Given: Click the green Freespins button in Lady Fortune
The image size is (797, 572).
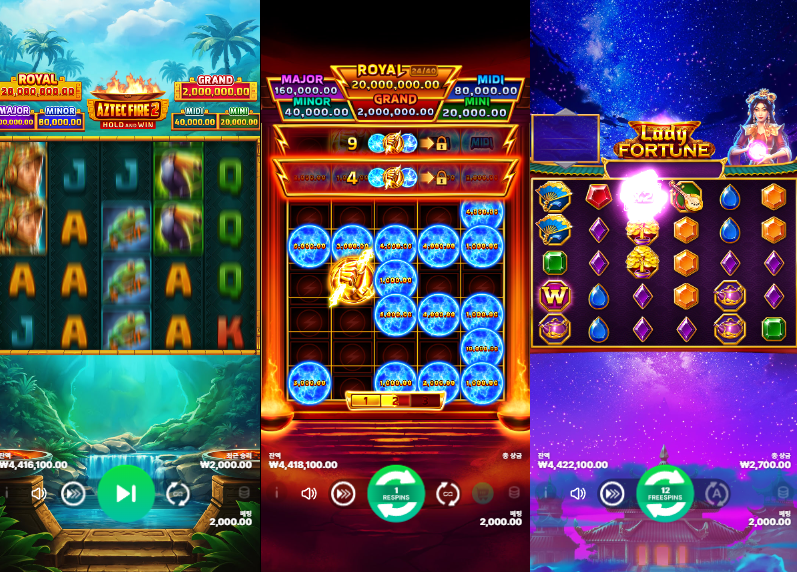Looking at the screenshot, I should click(665, 493).
